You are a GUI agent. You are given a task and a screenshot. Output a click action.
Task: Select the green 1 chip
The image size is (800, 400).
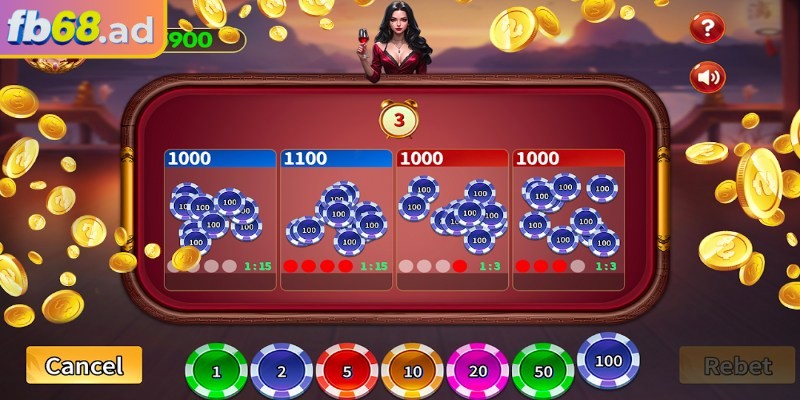[x=216, y=371]
